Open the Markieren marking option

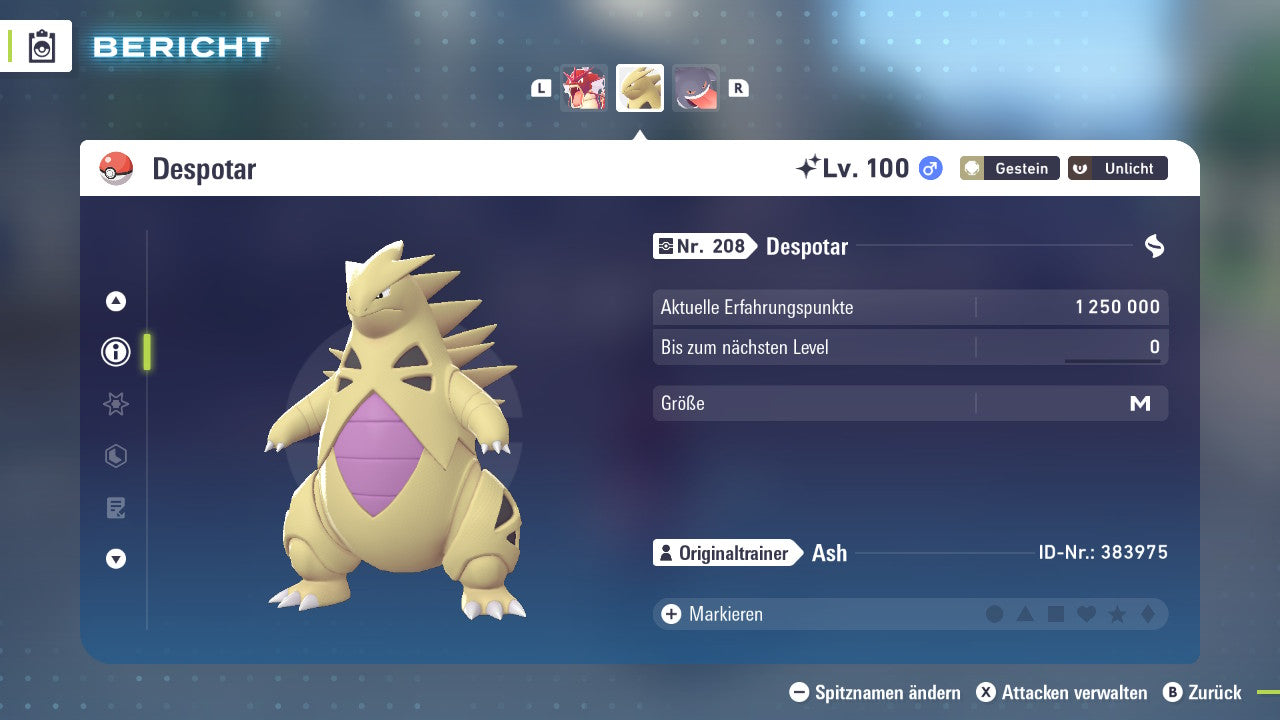[x=712, y=614]
